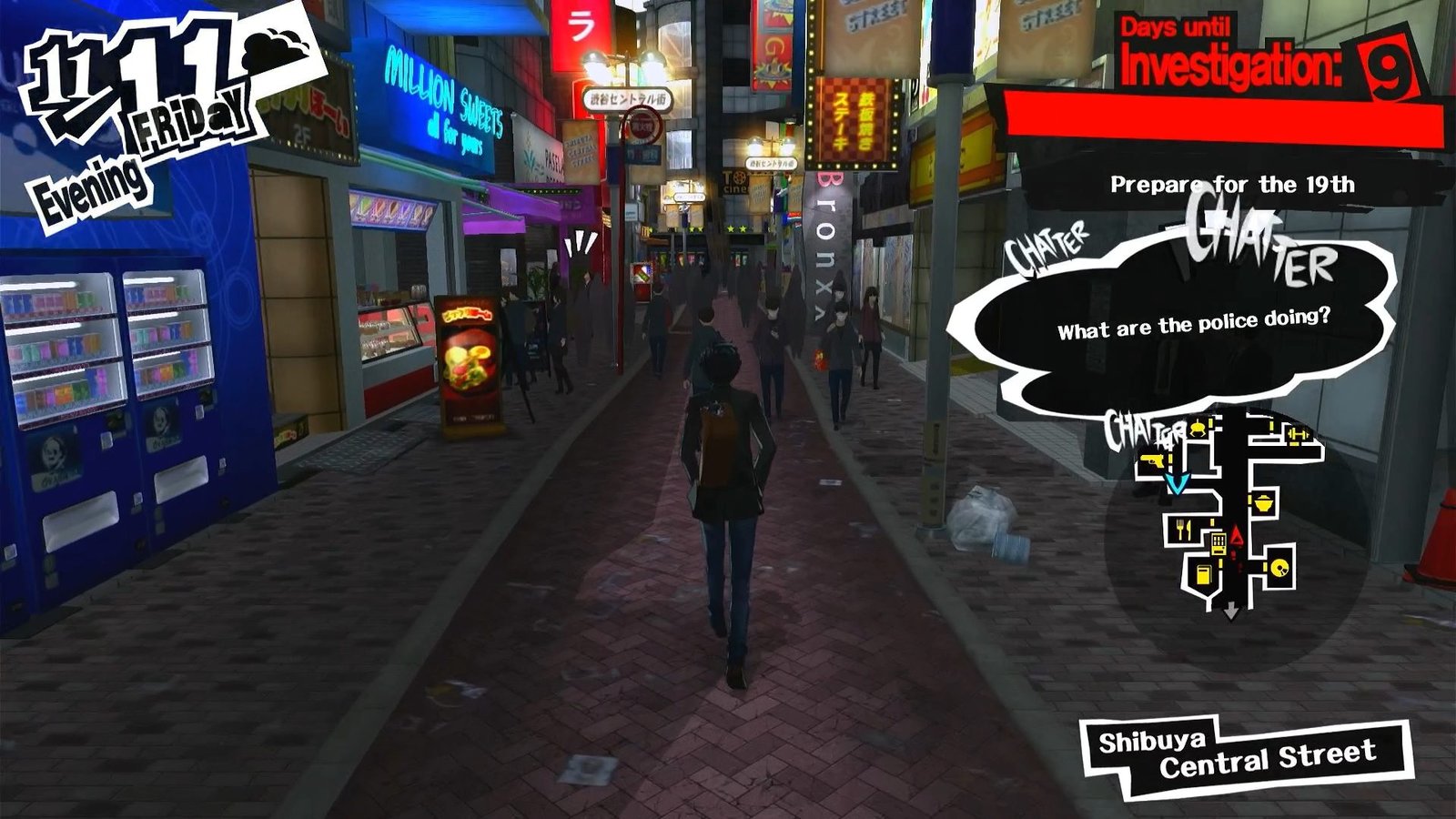Click the ramen bowl icon on the minimap
This screenshot has height=819, width=1456.
1265,502
